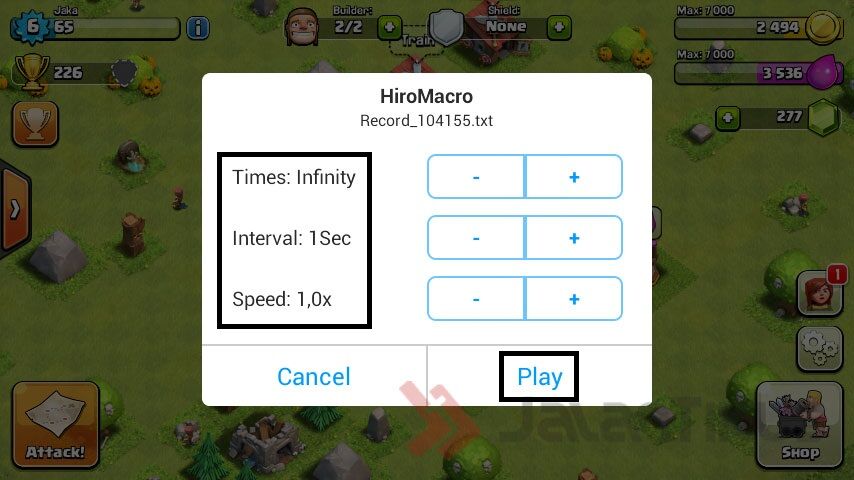Tap the blue info button

pyautogui.click(x=198, y=27)
